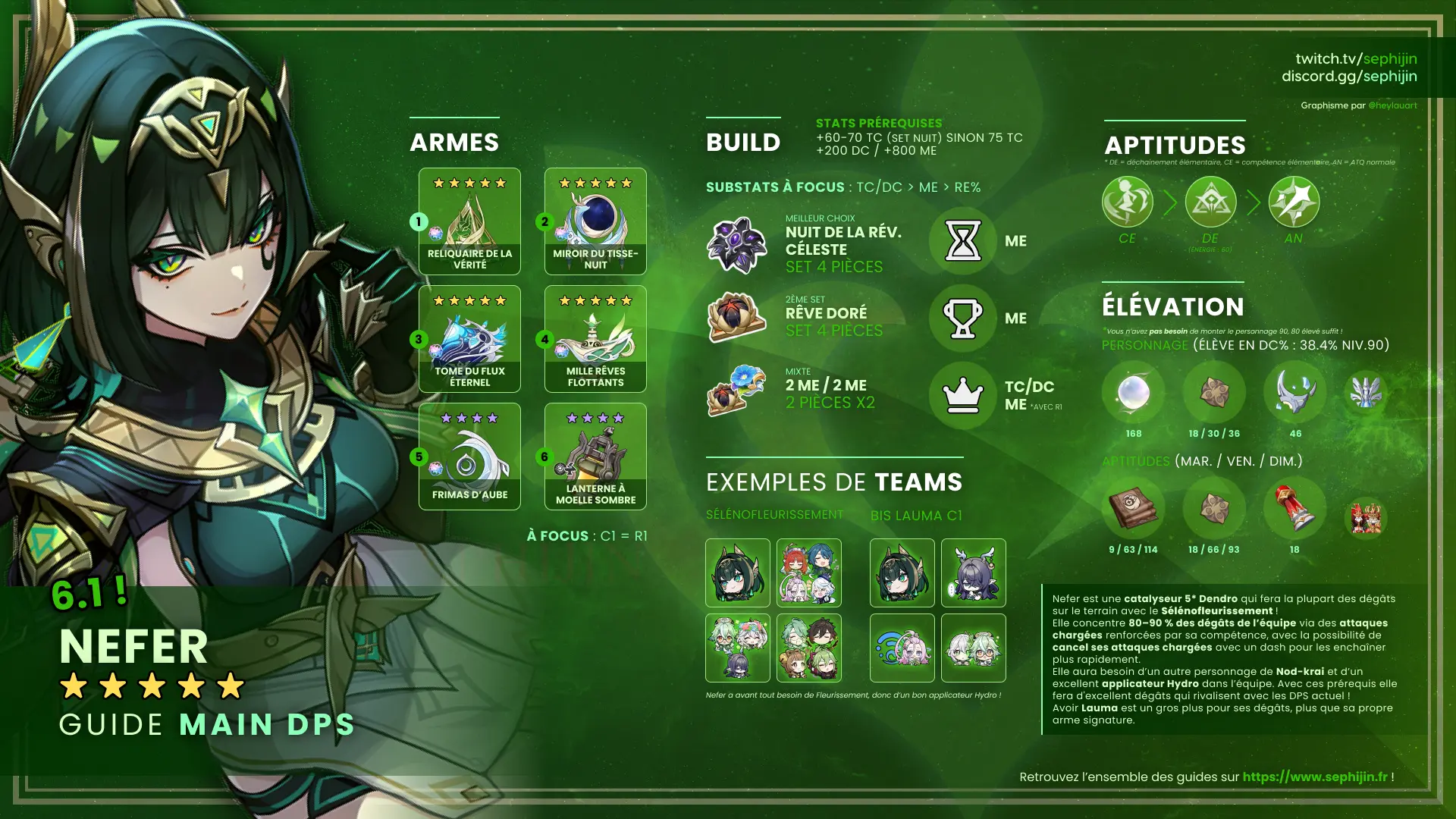This screenshot has height=819, width=1456.
Task: Click the Frimas d'Aube weapon card
Action: click(469, 457)
